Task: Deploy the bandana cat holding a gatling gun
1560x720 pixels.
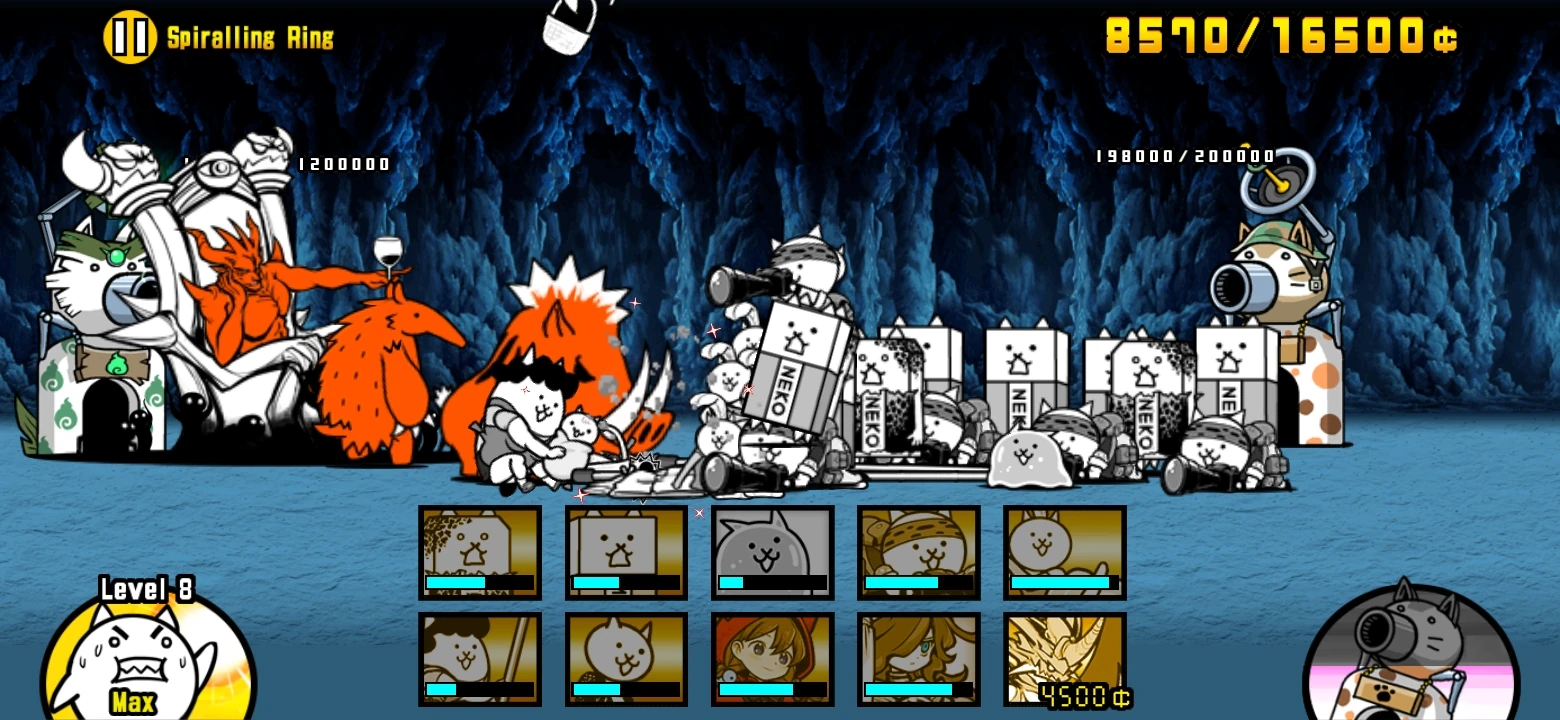Action: 918,552
